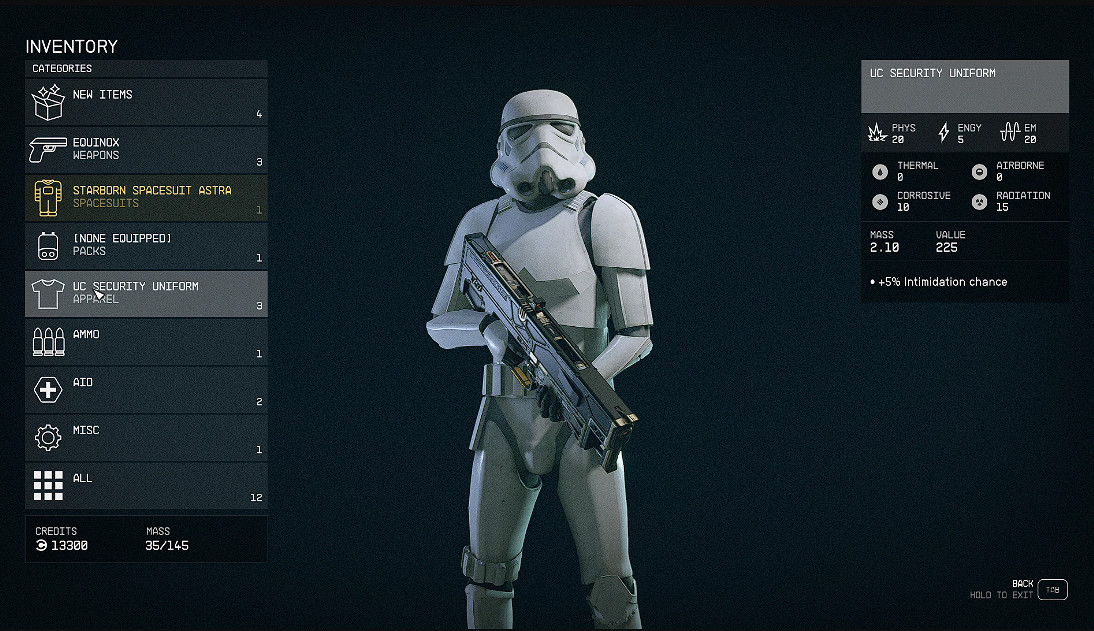The image size is (1094, 631).
Task: Choose the Misc category
Action: click(146, 438)
